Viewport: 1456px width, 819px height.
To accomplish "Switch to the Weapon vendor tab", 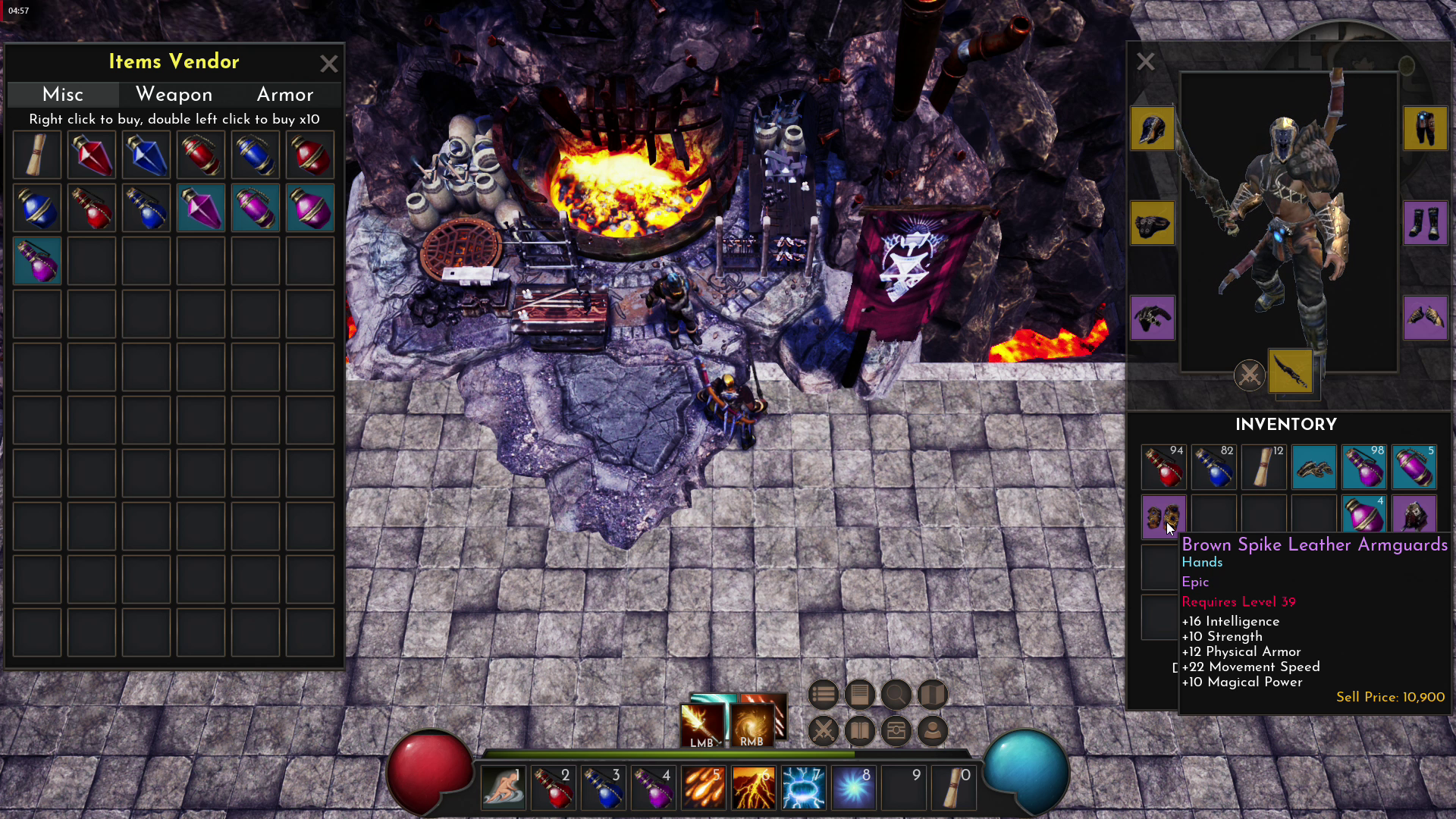I will pos(174,94).
